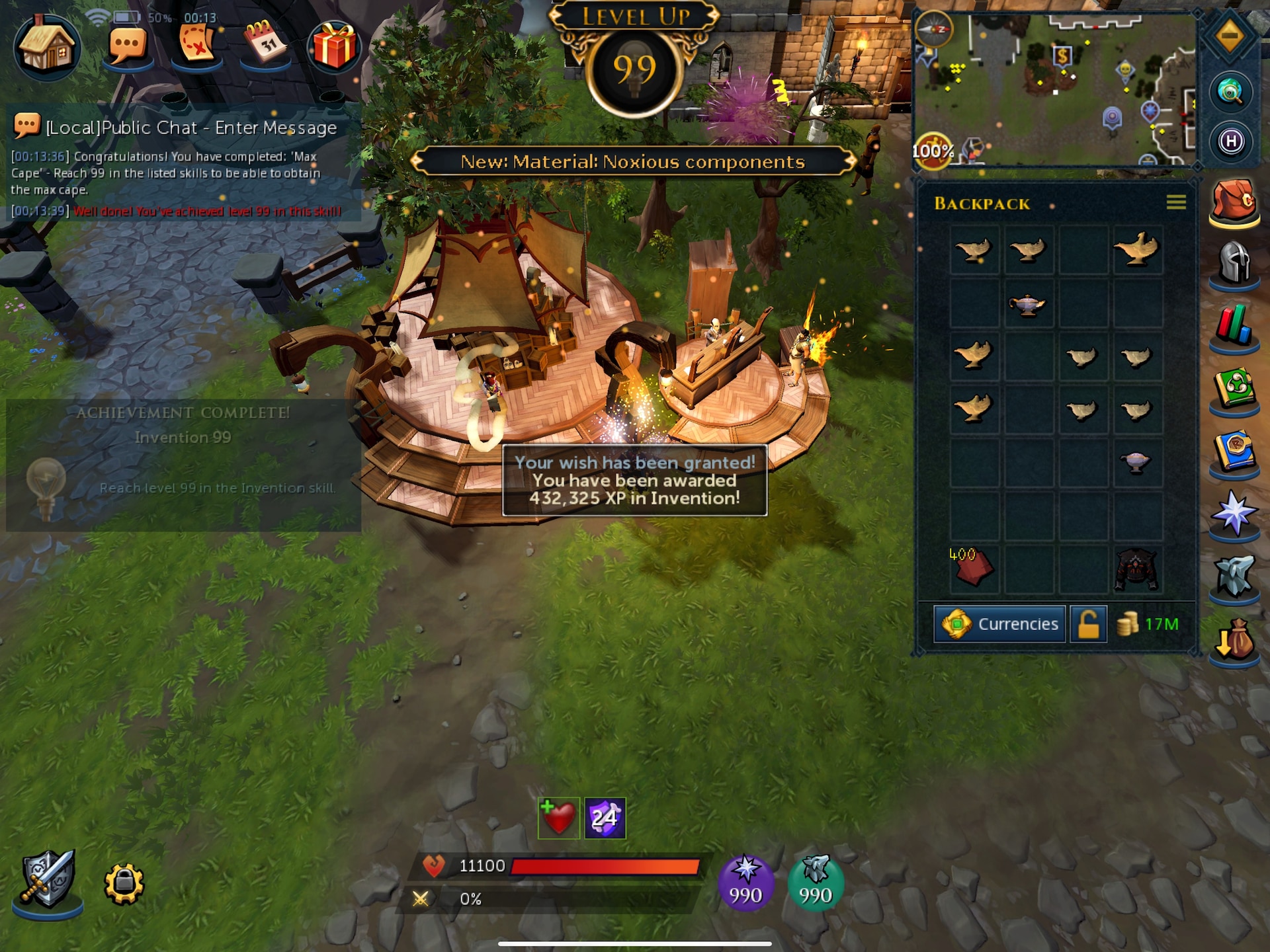Viewport: 1270px width, 952px height.
Task: Activate the red heart heal ability
Action: pos(559,818)
